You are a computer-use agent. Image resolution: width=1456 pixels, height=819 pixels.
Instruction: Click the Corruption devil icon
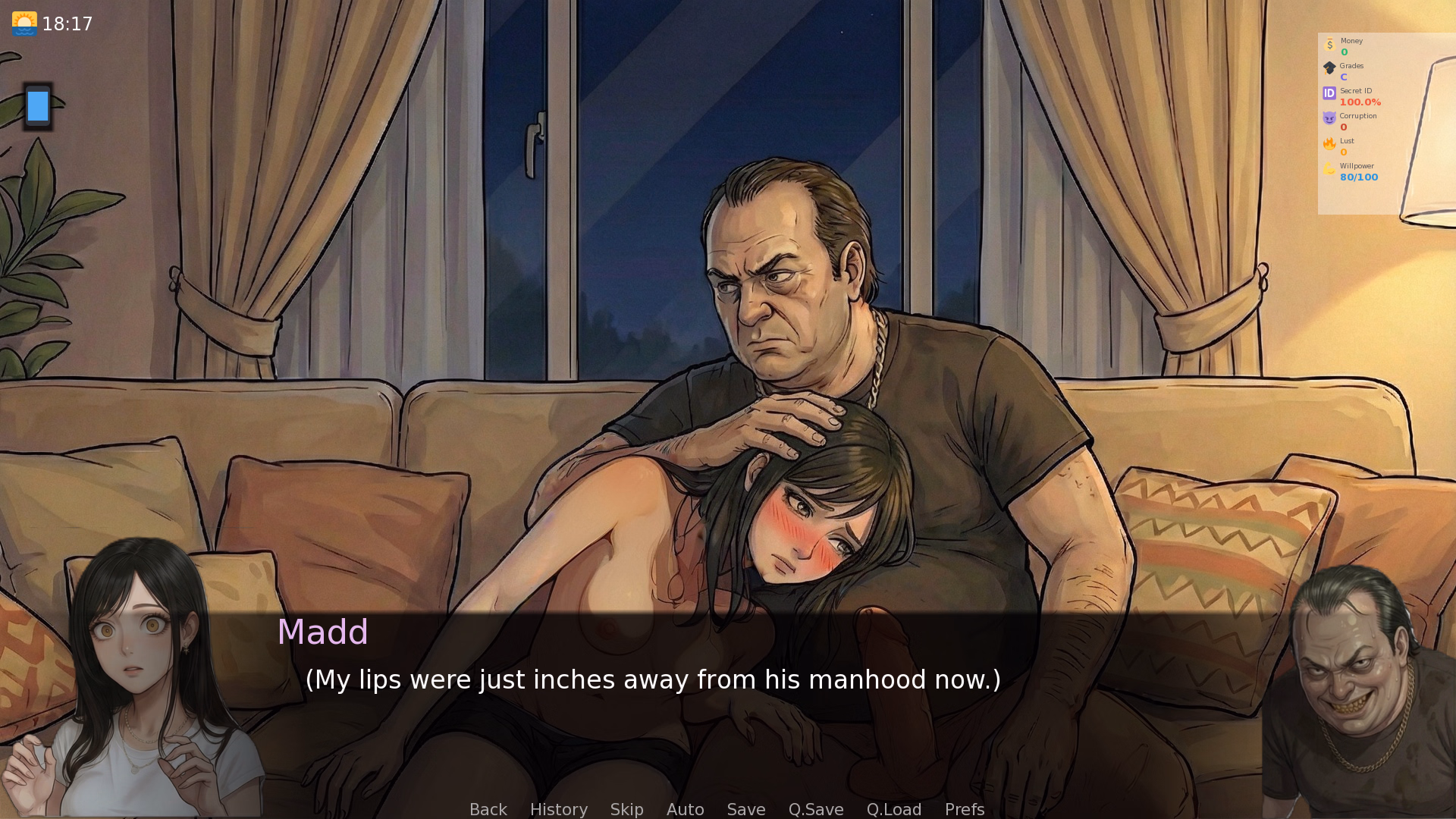tap(1329, 118)
